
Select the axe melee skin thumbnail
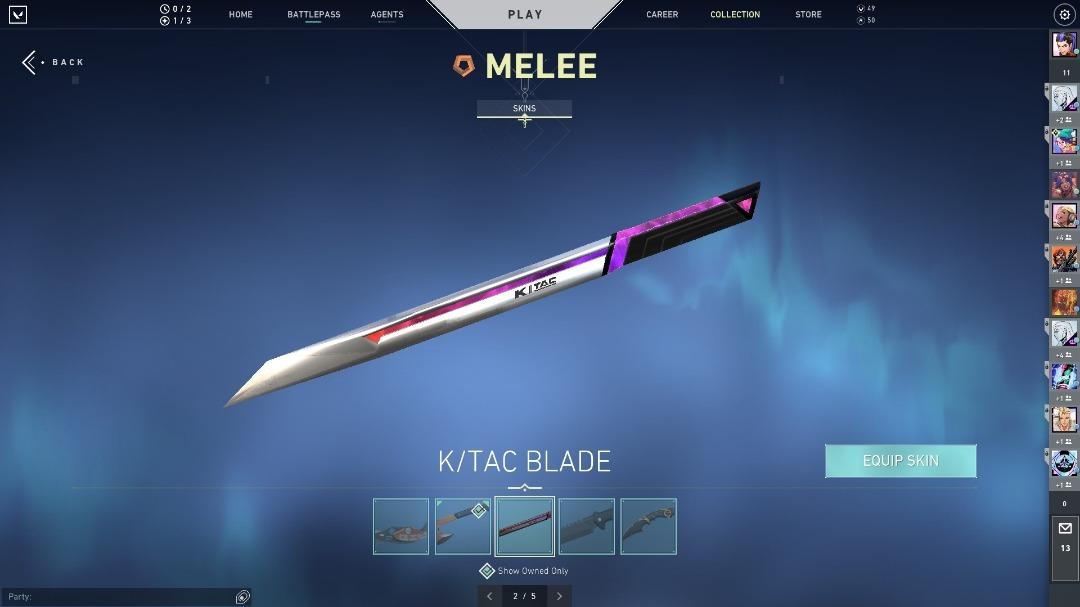point(463,526)
